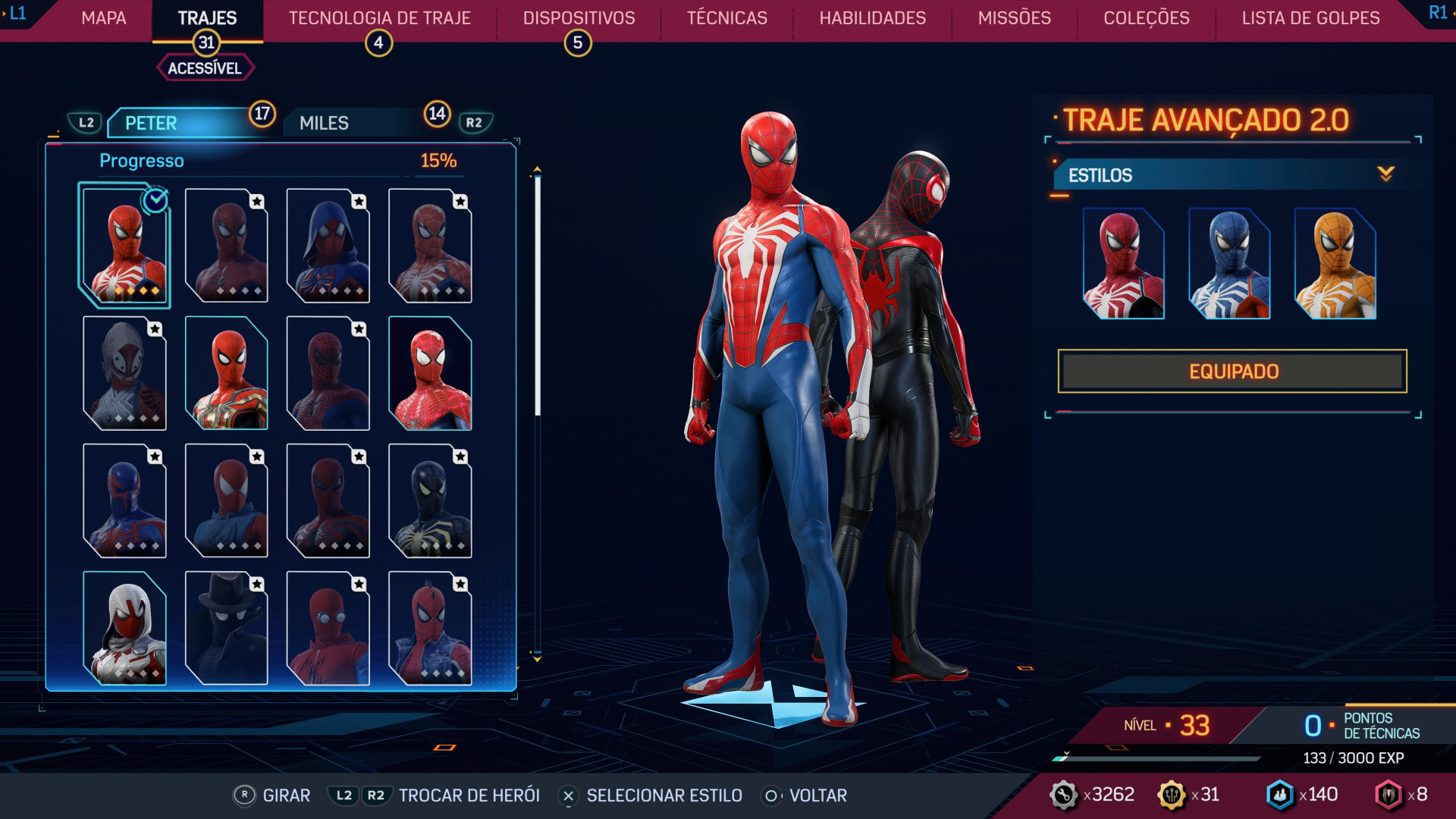Choose the red suit style
The width and height of the screenshot is (1456, 819).
point(1123,264)
